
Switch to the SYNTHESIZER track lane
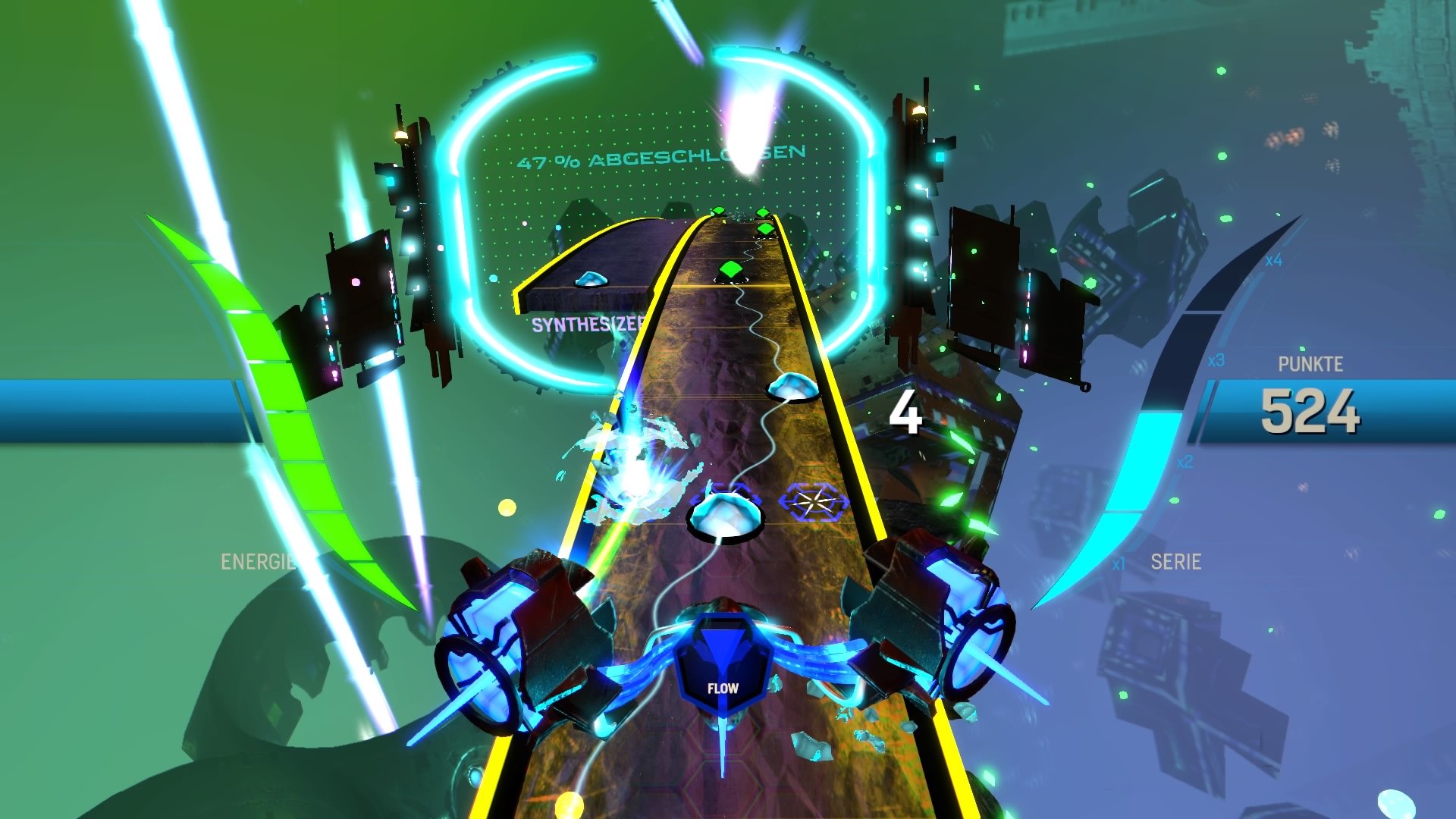pos(588,326)
